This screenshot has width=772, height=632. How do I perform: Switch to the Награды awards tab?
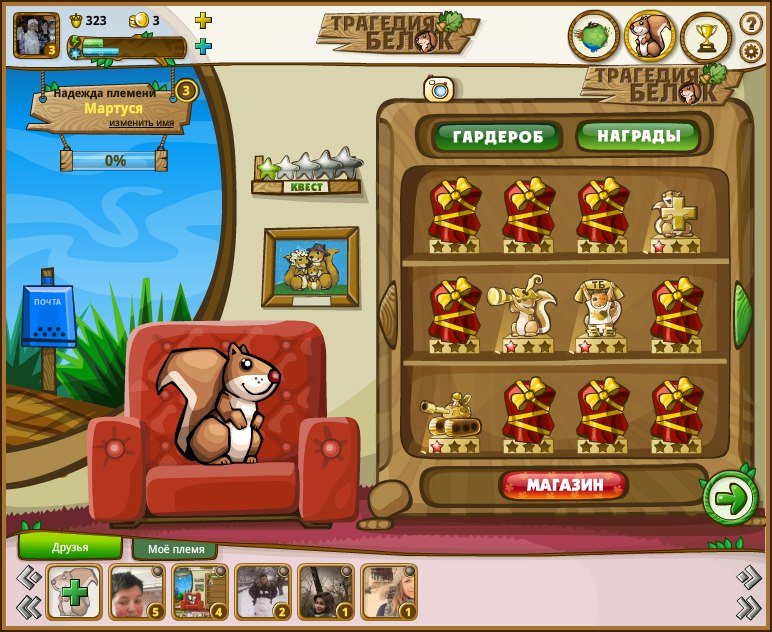(x=637, y=135)
